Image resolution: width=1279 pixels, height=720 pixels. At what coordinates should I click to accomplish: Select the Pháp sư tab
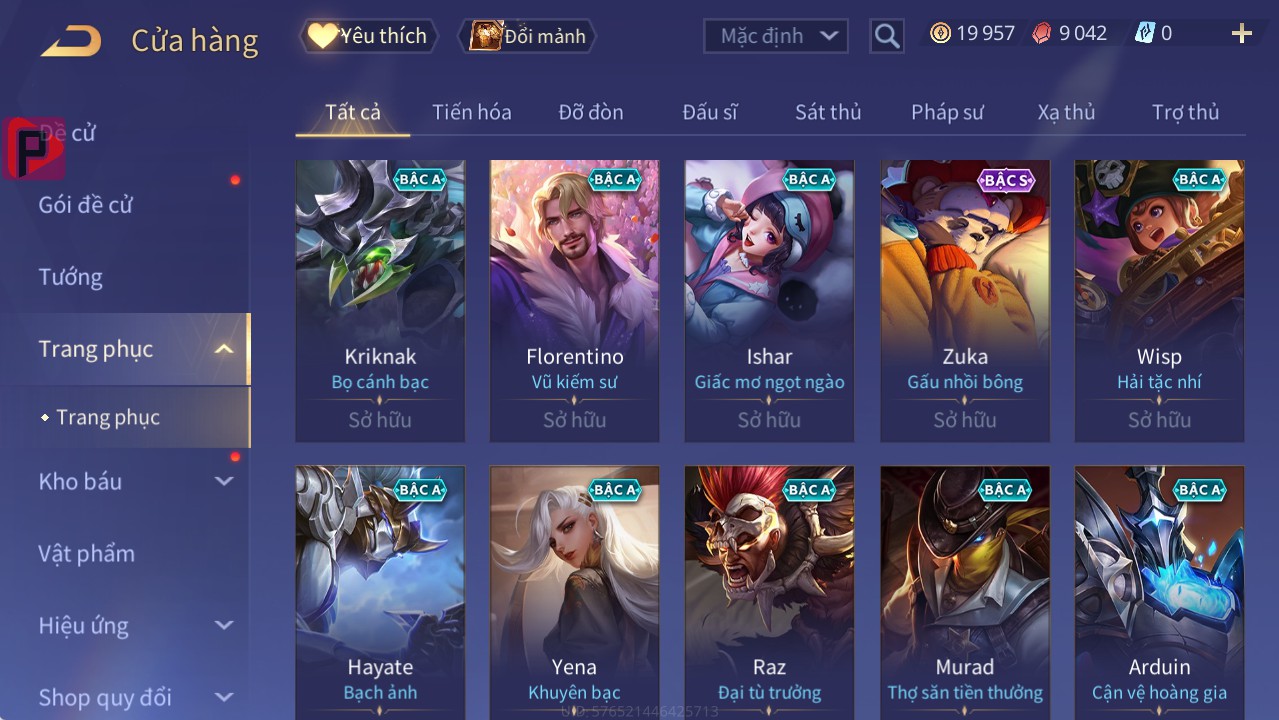[947, 112]
